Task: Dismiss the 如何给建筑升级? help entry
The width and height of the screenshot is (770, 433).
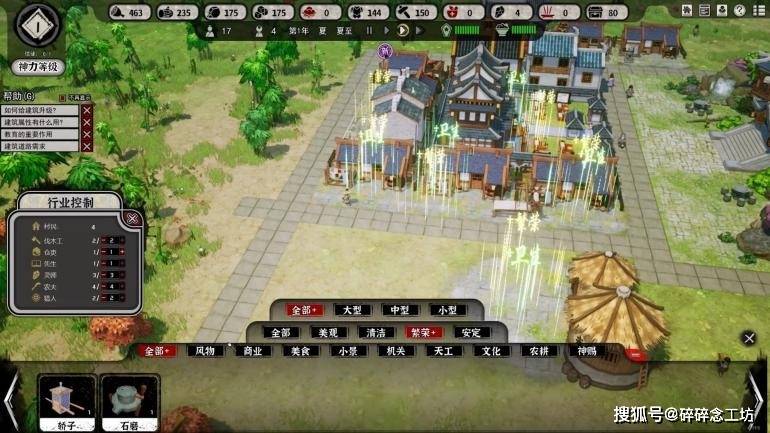Action: coord(87,110)
